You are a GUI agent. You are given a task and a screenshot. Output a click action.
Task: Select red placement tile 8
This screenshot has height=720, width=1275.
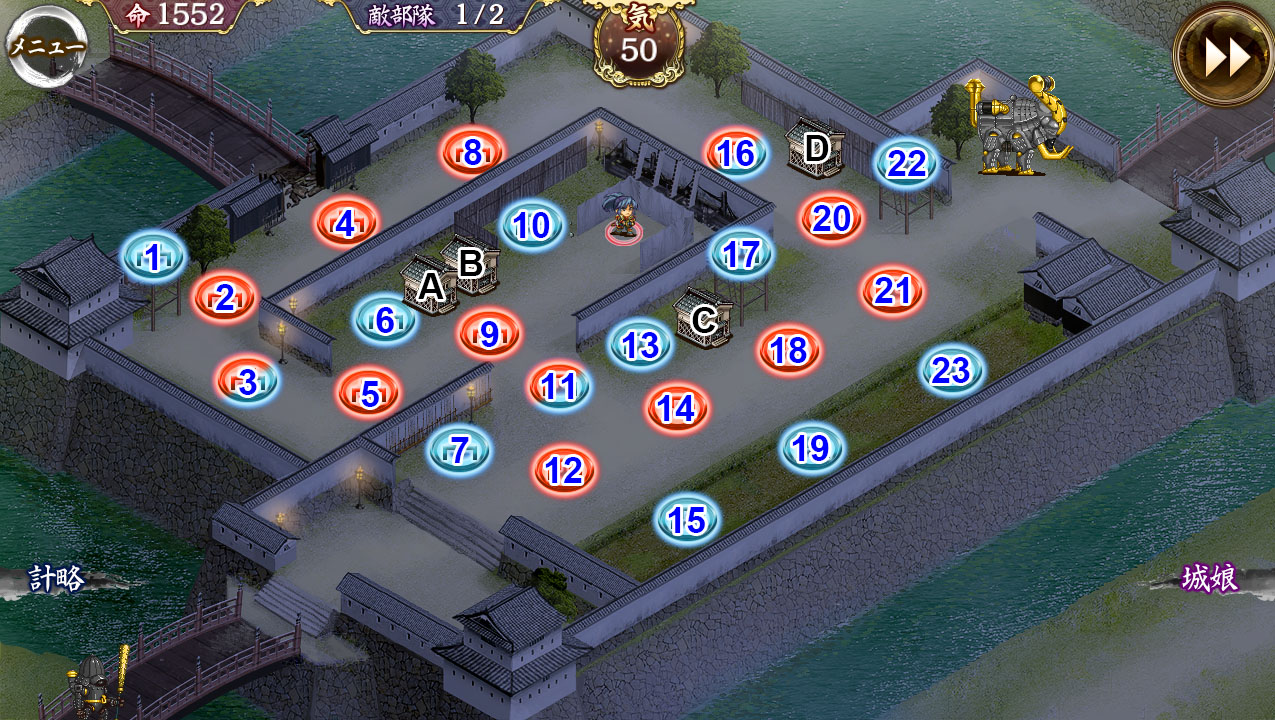point(473,153)
